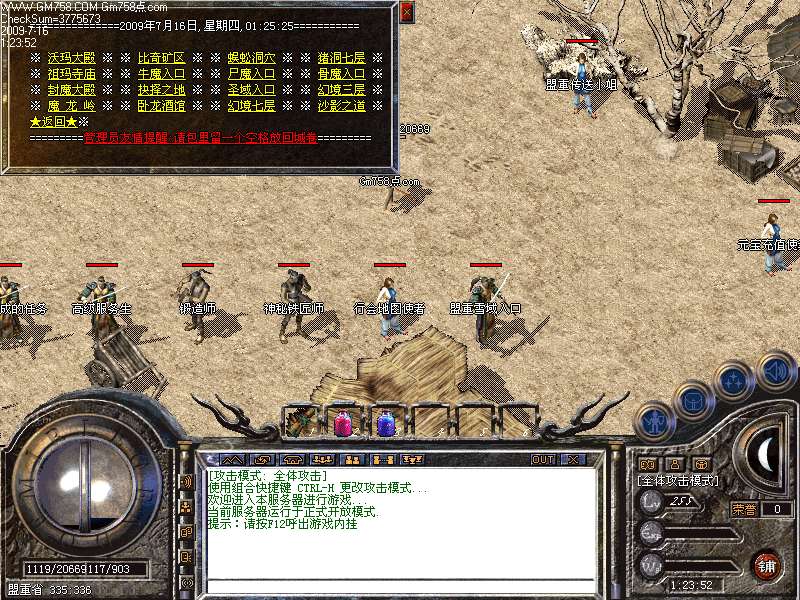Click the OUT button above the chat

(543, 459)
